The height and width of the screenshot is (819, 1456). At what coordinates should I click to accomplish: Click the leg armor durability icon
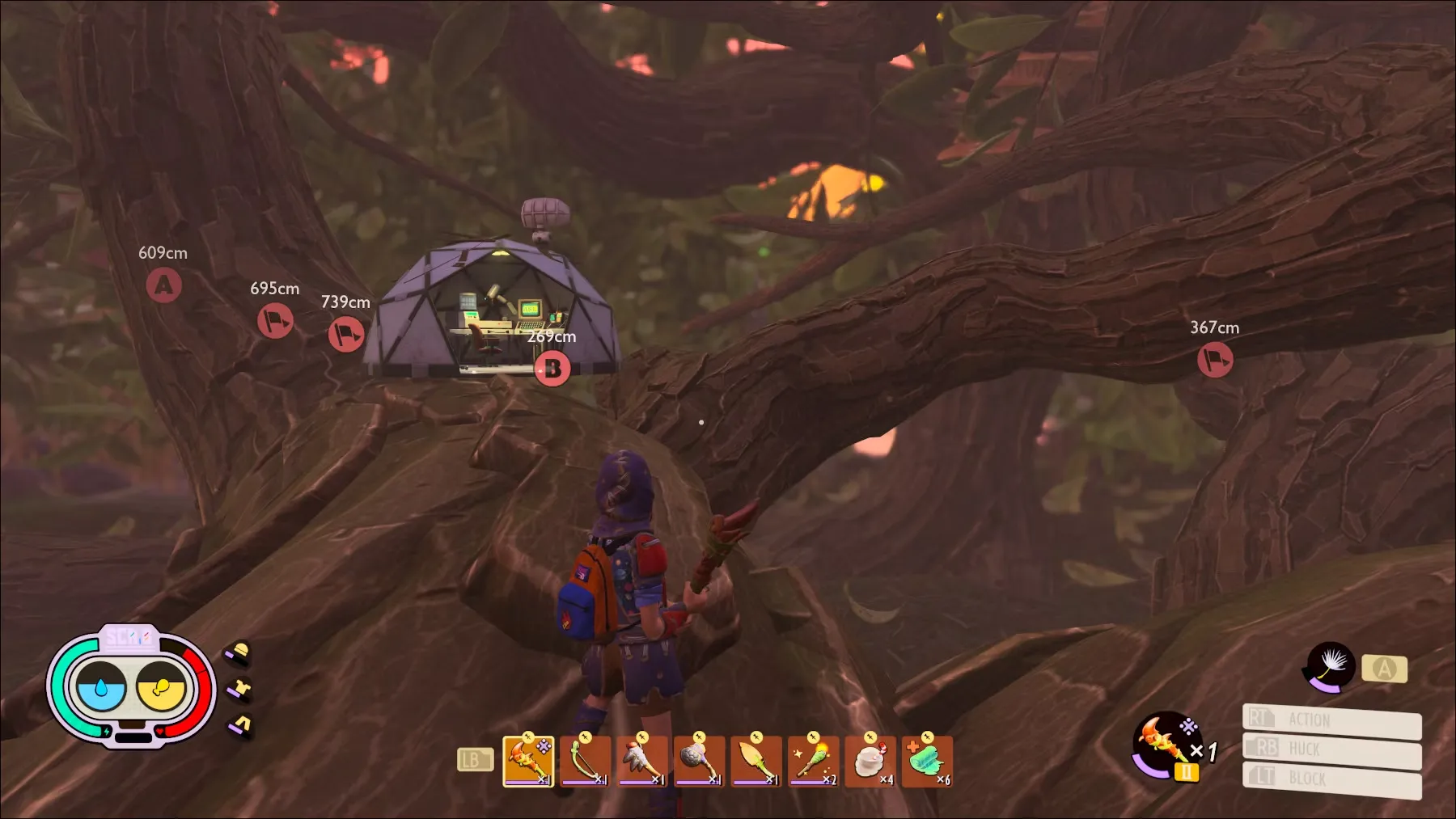point(240,725)
